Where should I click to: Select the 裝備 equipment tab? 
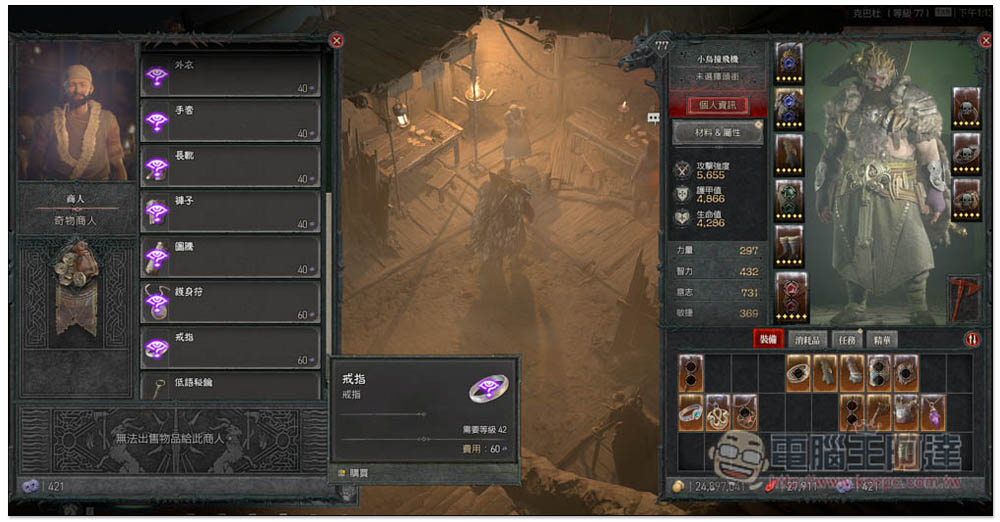pyautogui.click(x=768, y=340)
